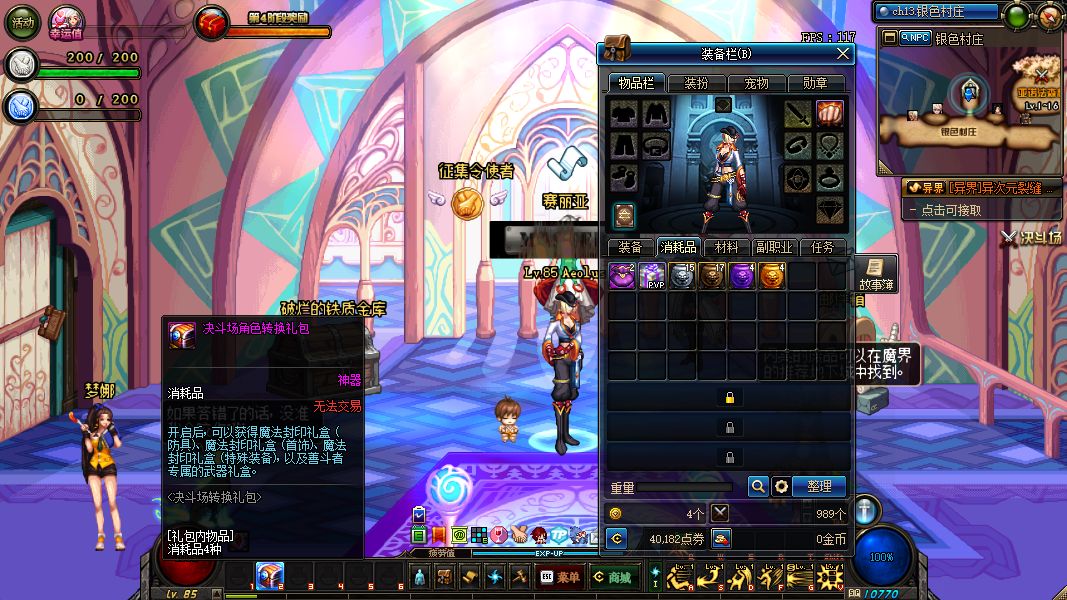The image size is (1067, 600).
Task: Select the equipped fist weapon slot
Action: tap(829, 113)
